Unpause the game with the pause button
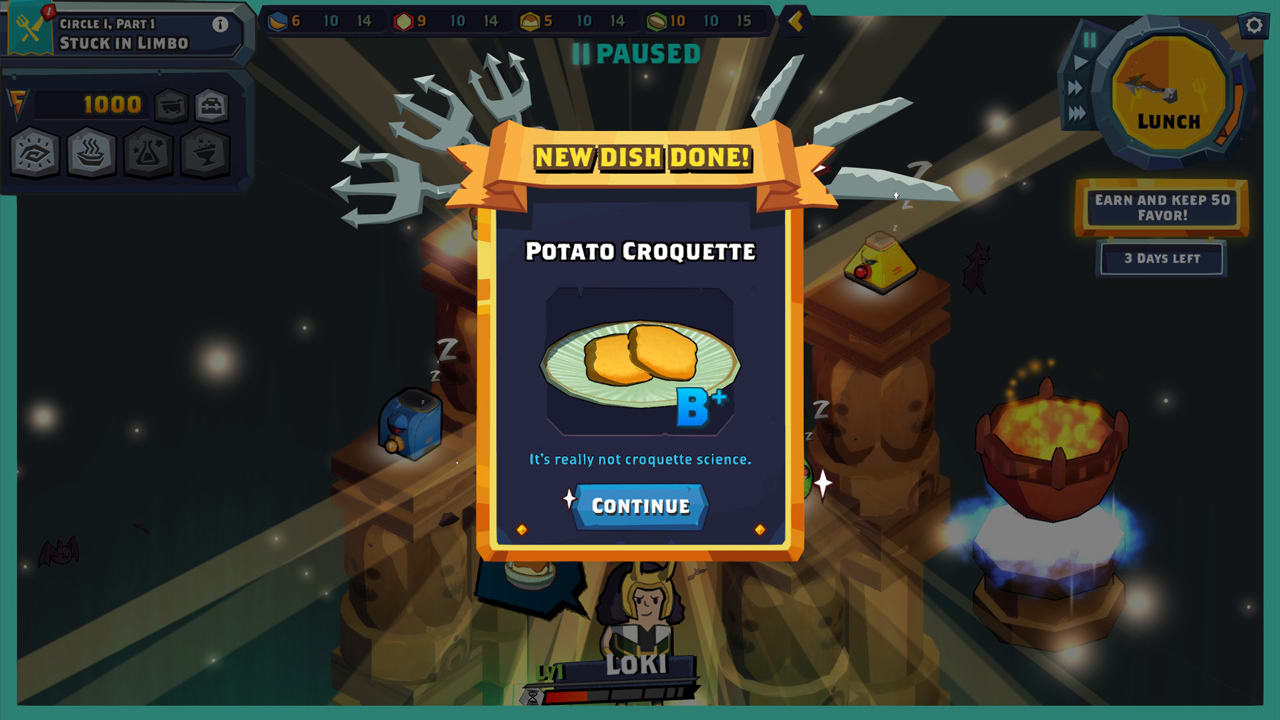1280x720 pixels. click(1089, 39)
